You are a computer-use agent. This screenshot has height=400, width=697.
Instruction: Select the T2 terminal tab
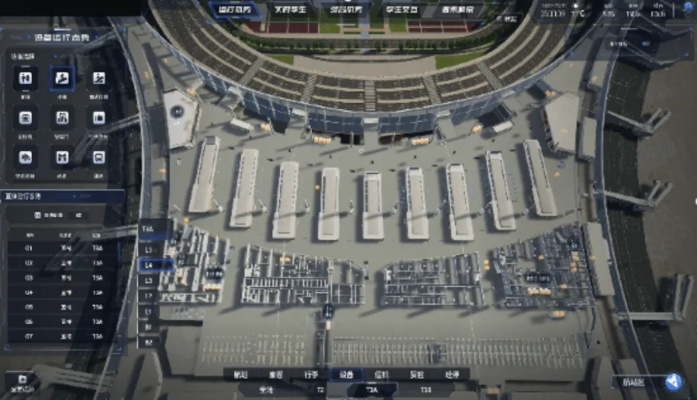click(x=320, y=389)
